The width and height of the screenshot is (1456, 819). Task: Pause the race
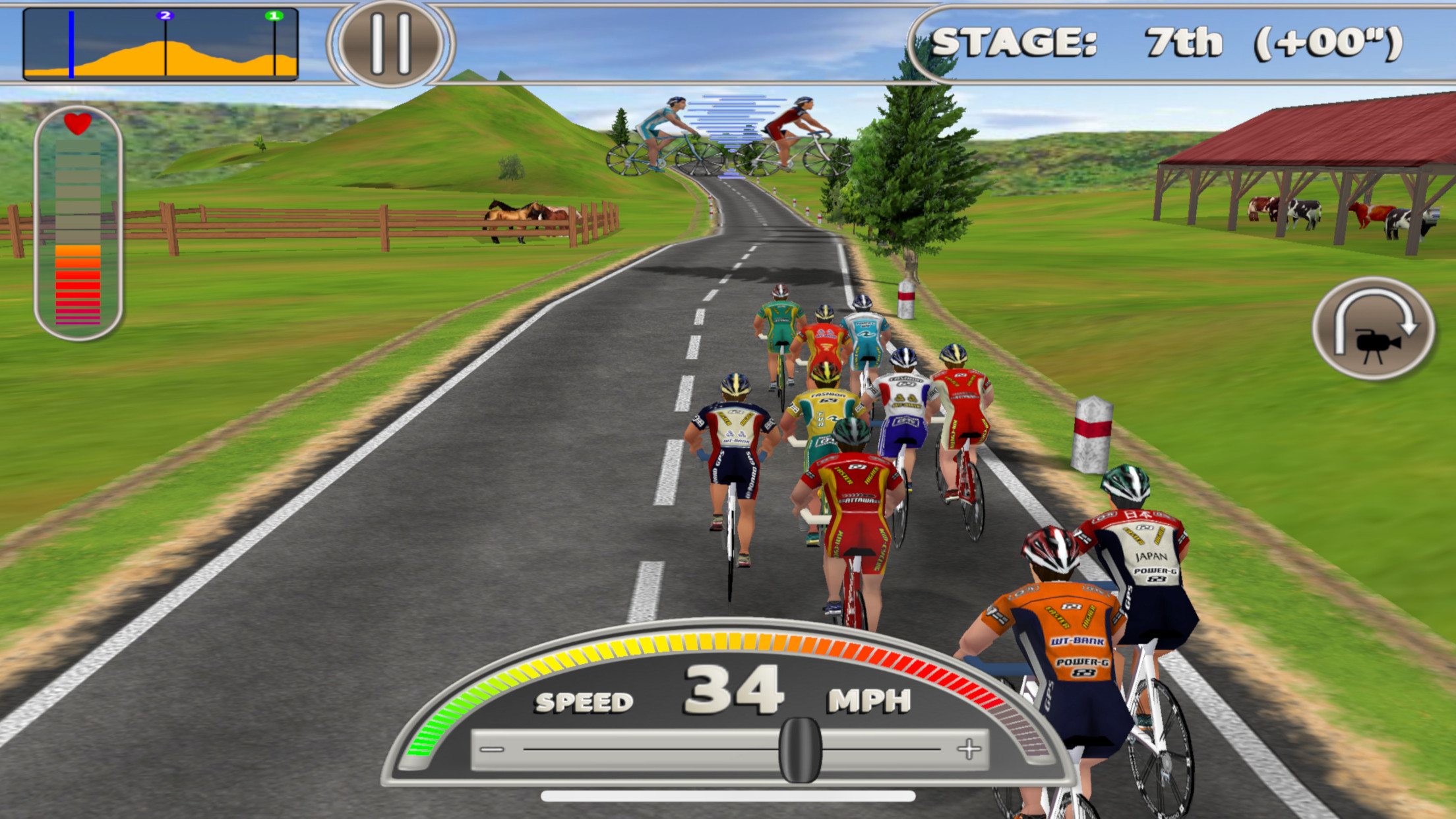point(390,44)
